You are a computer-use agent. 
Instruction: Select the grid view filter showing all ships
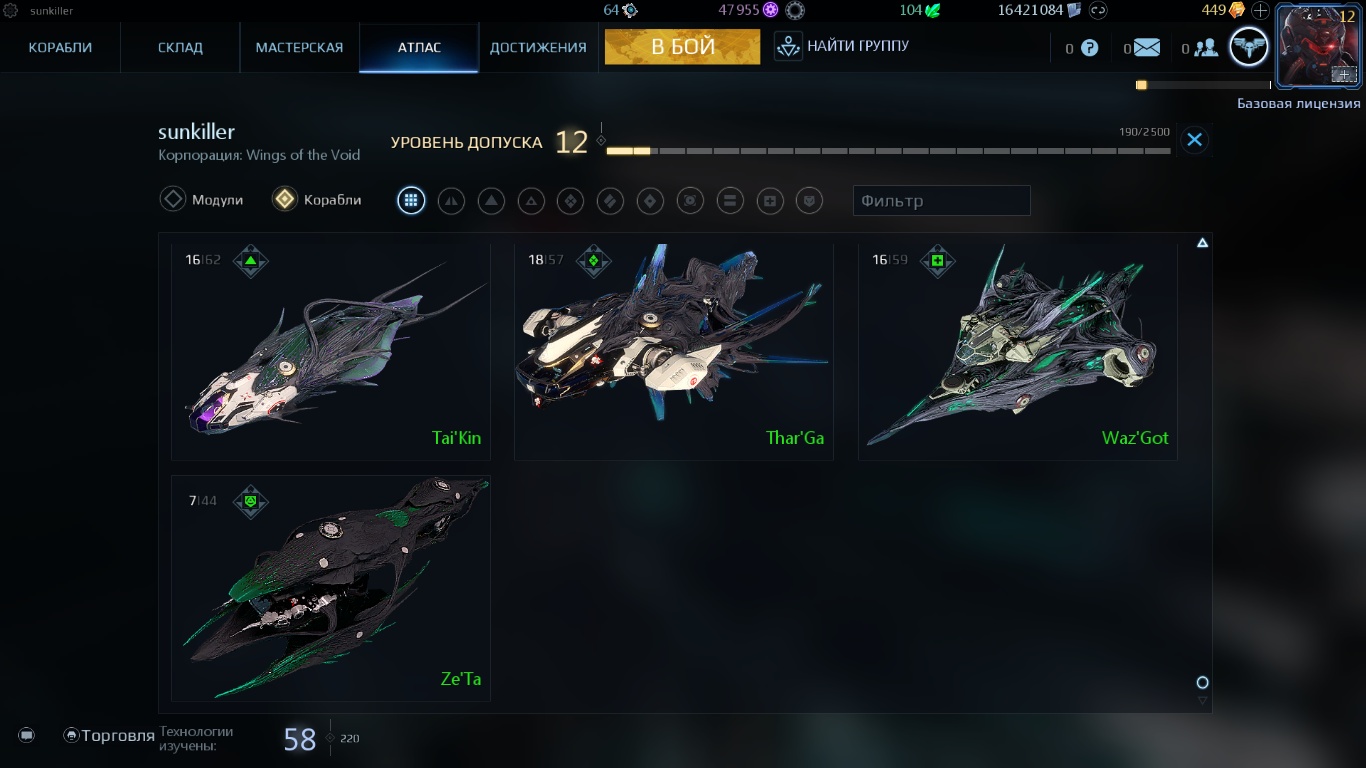(411, 200)
